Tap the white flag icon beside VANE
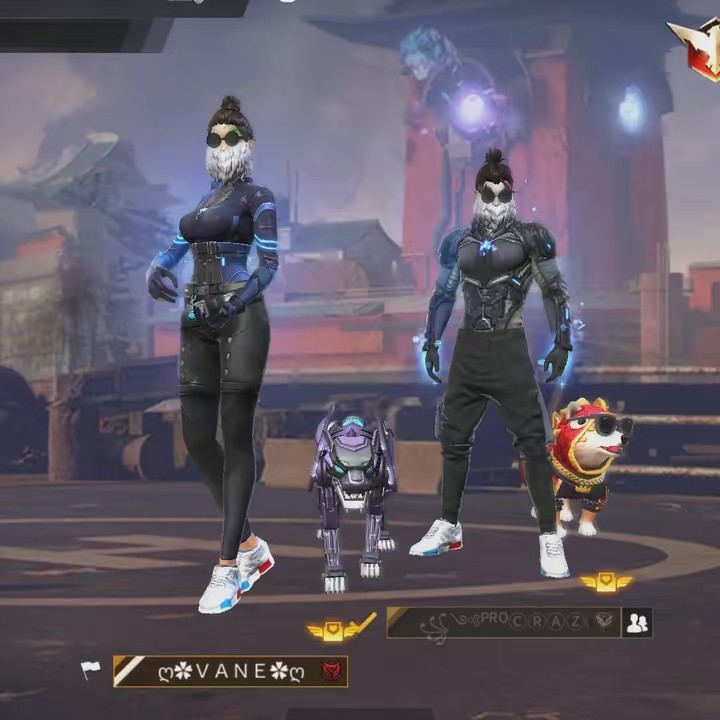Viewport: 720px width, 720px height. 91,670
